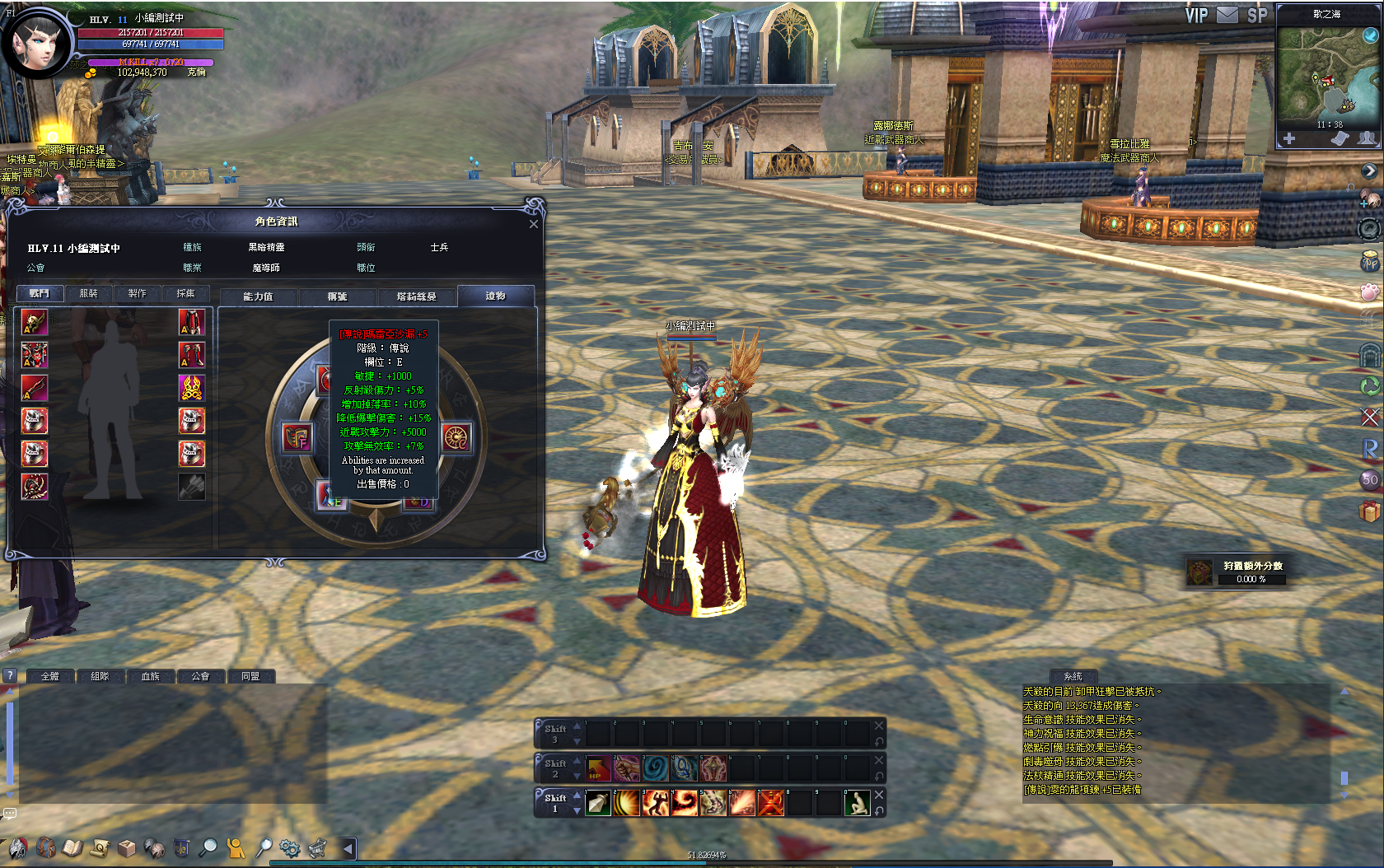Open settings with the gears icon
Viewport: 1384px width, 868px height.
click(x=289, y=847)
